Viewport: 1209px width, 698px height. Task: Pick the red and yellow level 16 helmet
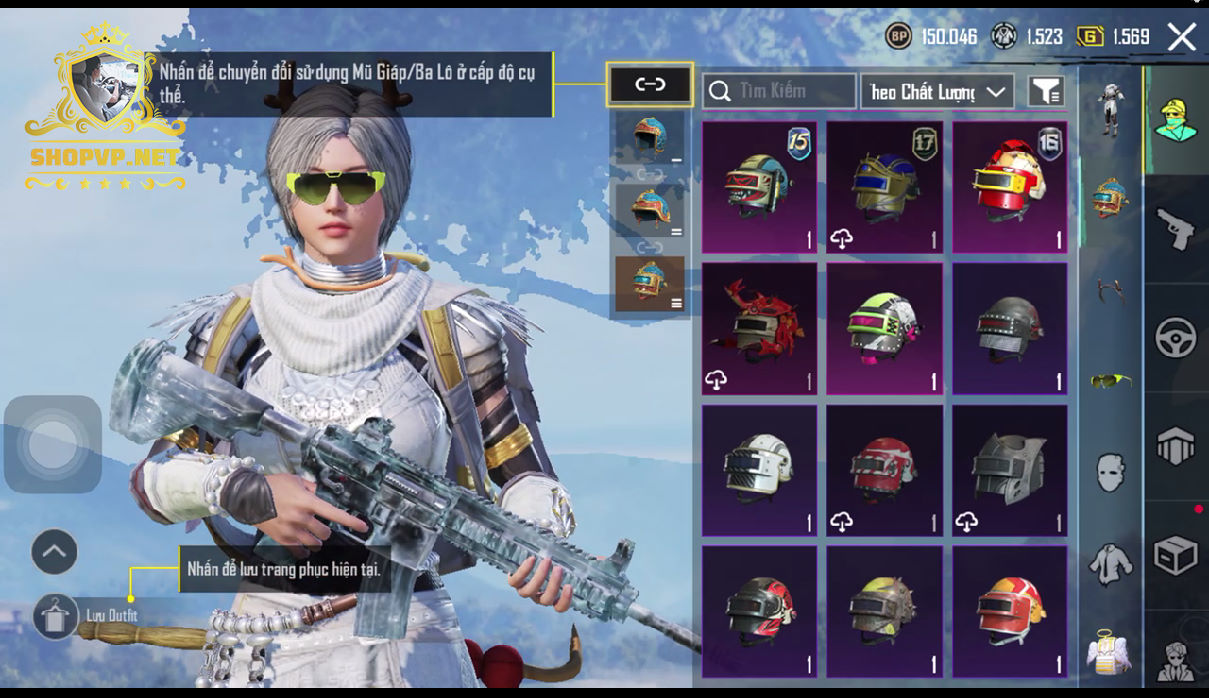(x=1009, y=187)
